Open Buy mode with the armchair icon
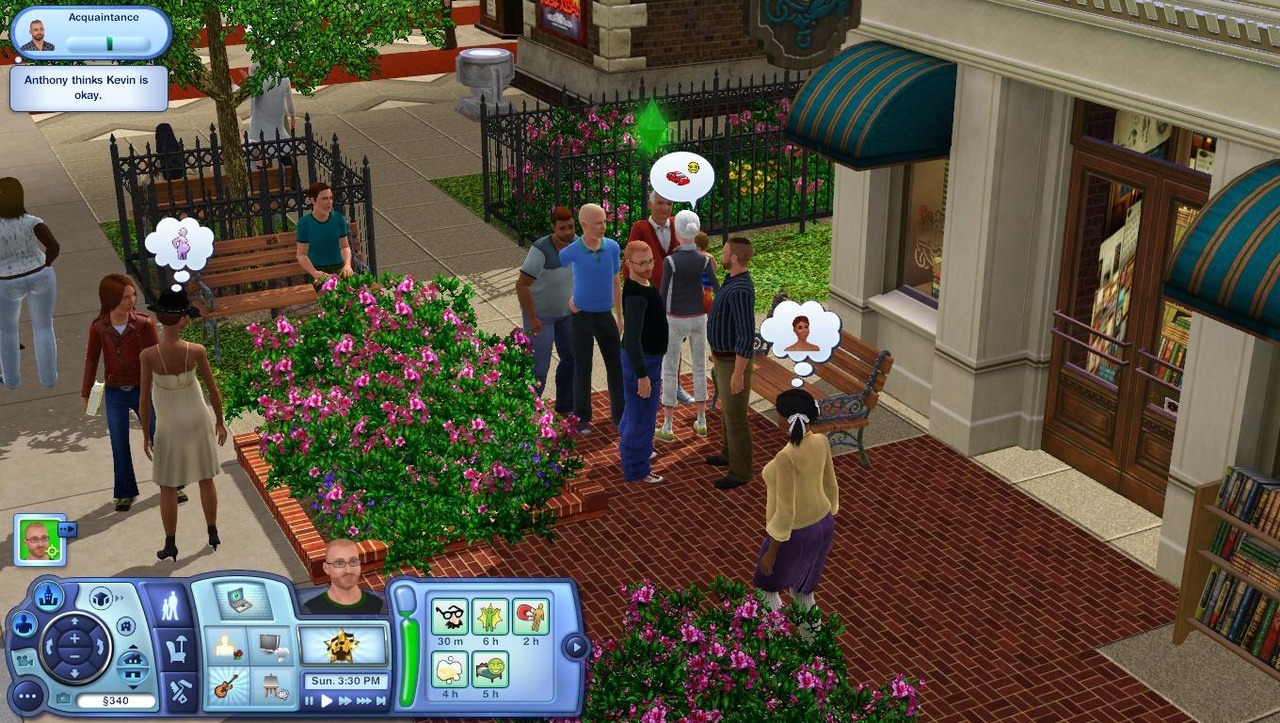1280x723 pixels. pyautogui.click(x=177, y=650)
